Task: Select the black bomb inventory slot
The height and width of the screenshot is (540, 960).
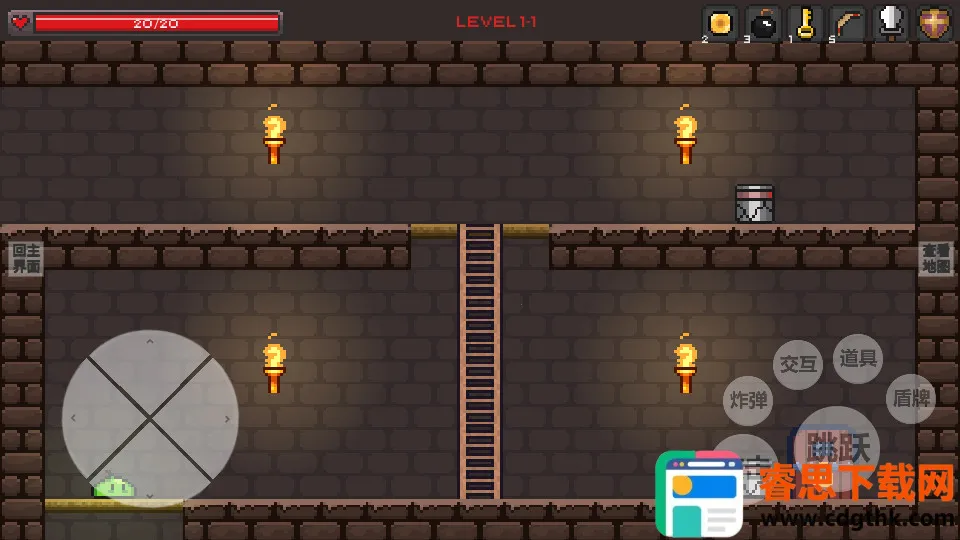Action: 764,23
